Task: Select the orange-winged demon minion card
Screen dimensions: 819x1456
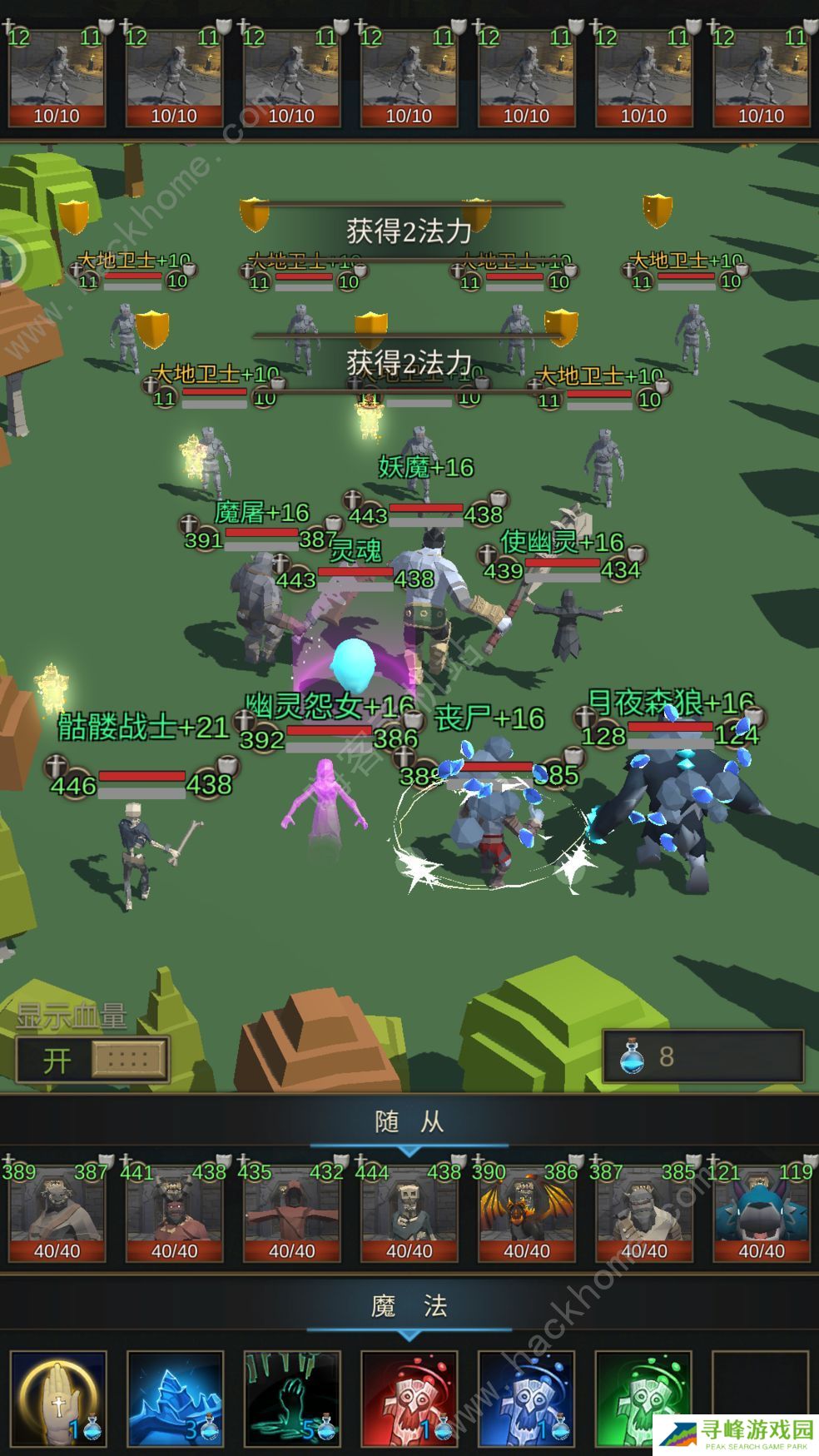Action: point(526,1213)
